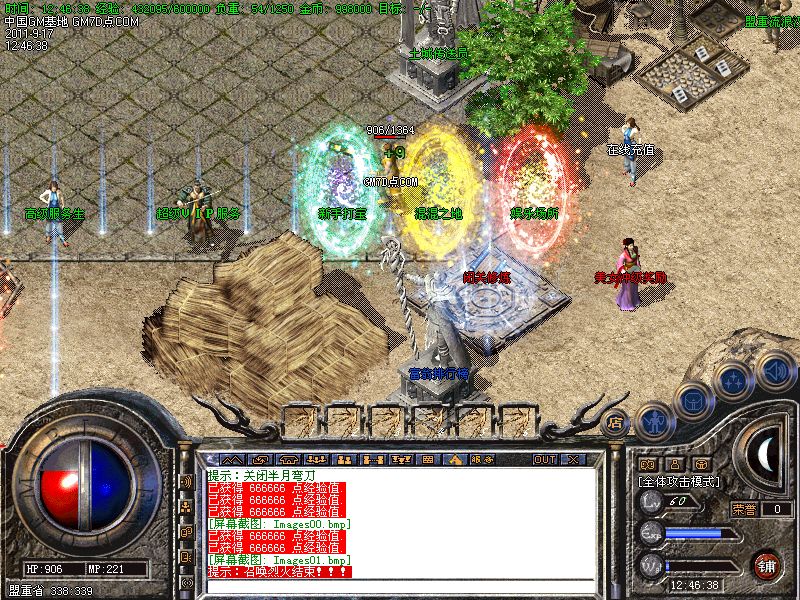Toggle the sound speaker round button
The image size is (800, 600).
coord(773,371)
